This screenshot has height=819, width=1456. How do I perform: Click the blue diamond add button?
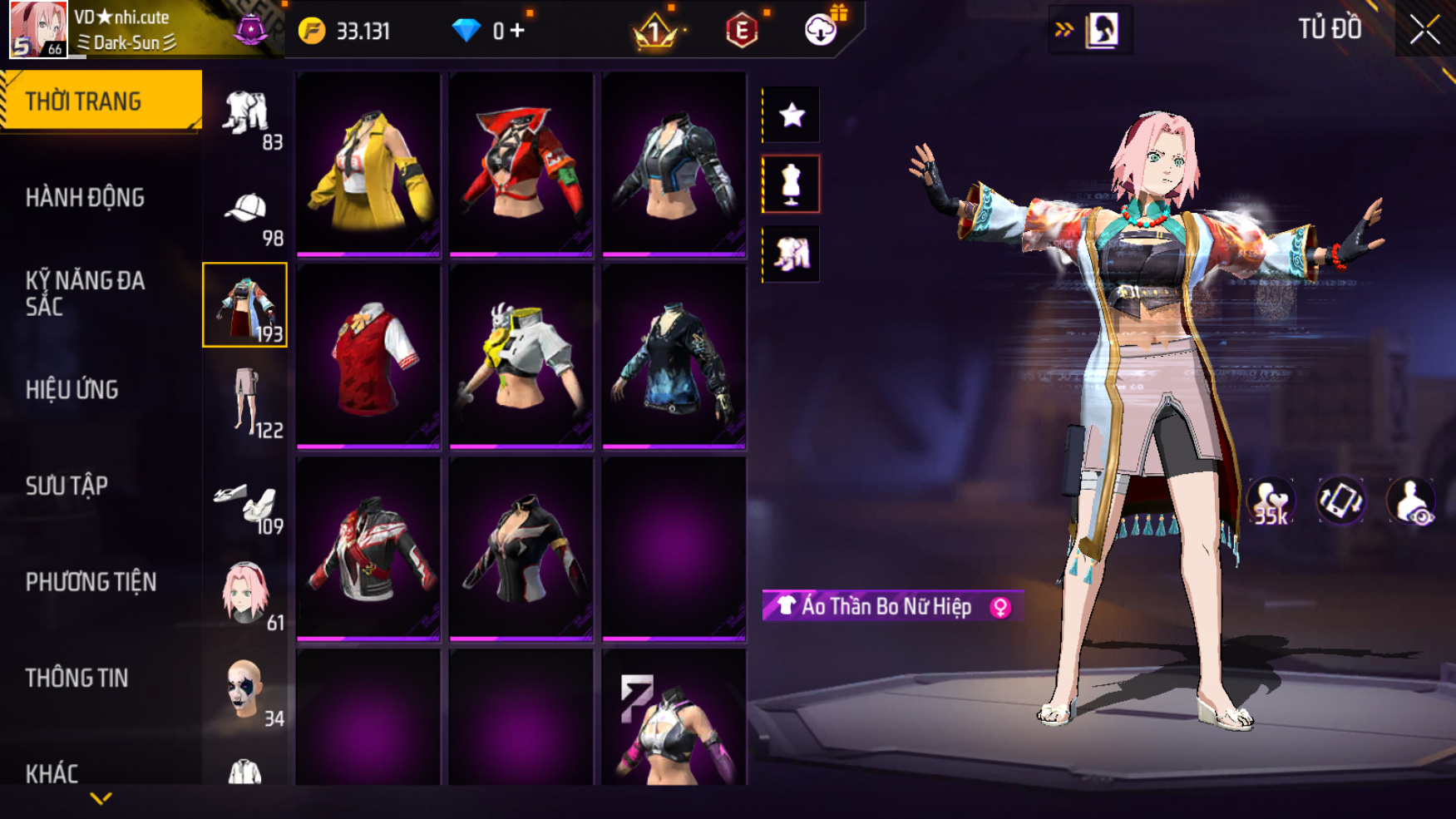coord(518,32)
